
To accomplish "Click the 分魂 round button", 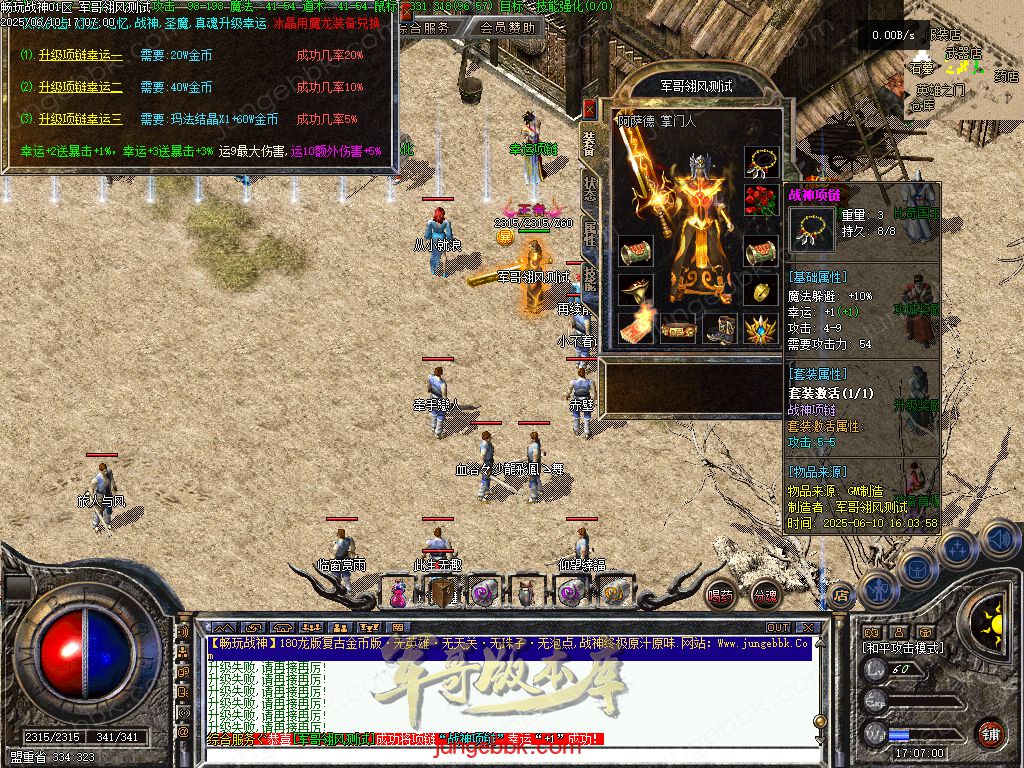I will pos(765,595).
